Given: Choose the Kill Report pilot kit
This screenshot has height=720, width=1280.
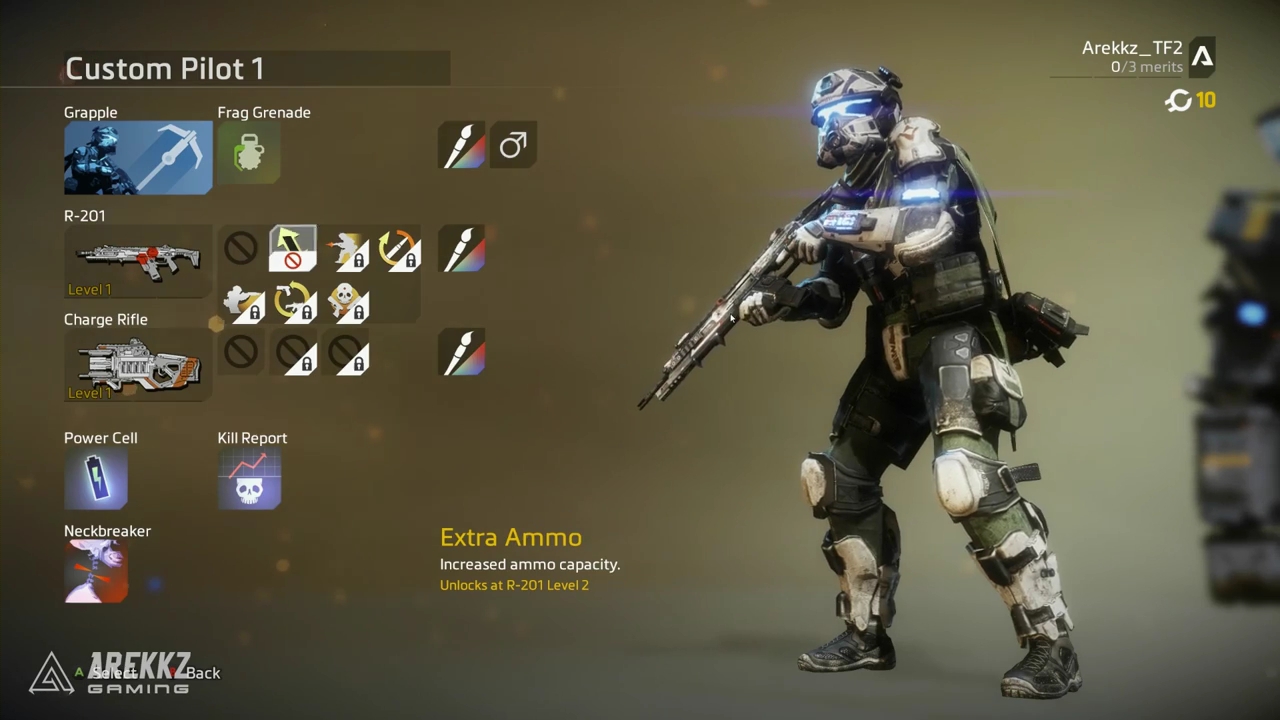Looking at the screenshot, I should tap(249, 478).
